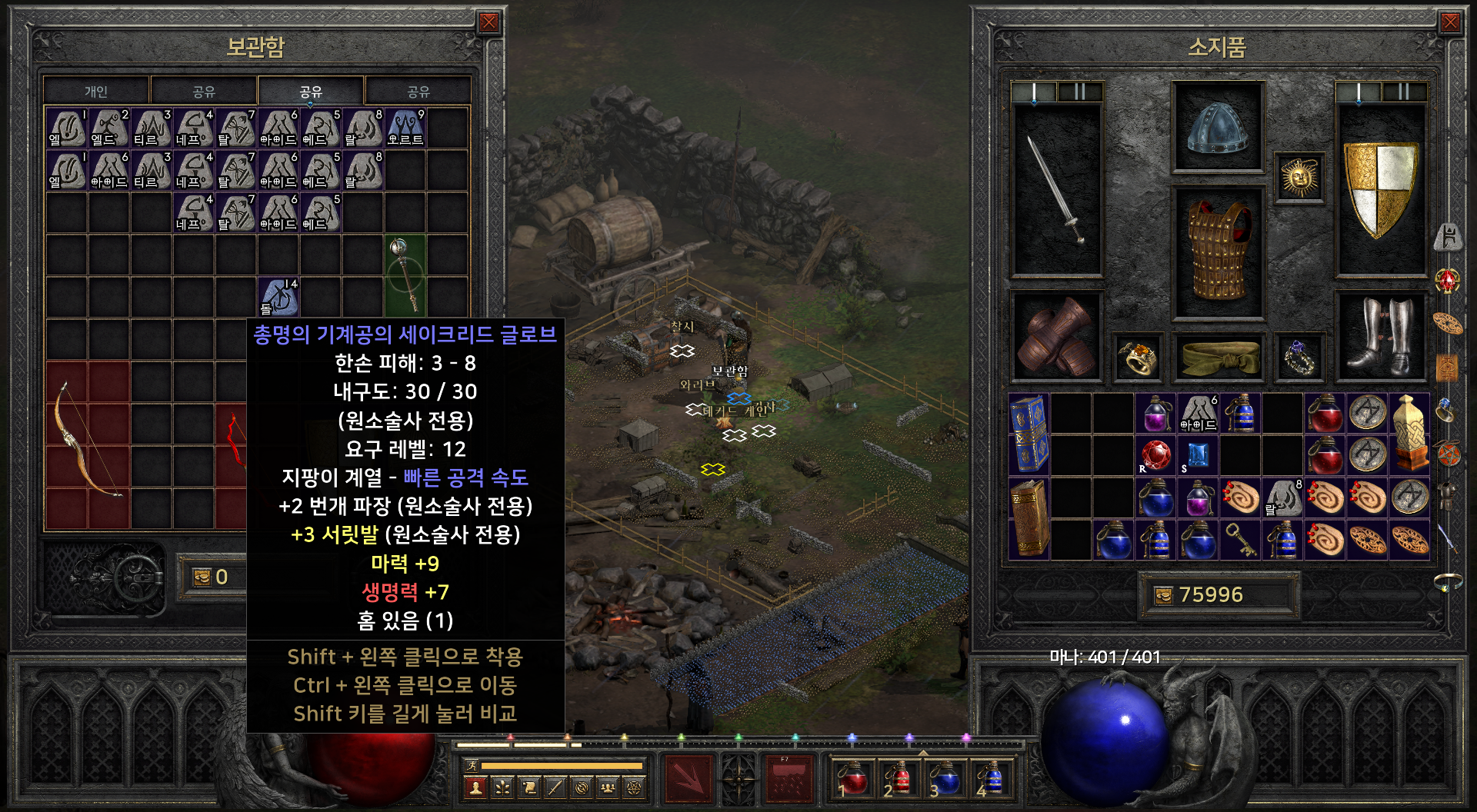Select the equipped metal boots
Image resolution: width=1477 pixels, height=812 pixels.
[1382, 337]
